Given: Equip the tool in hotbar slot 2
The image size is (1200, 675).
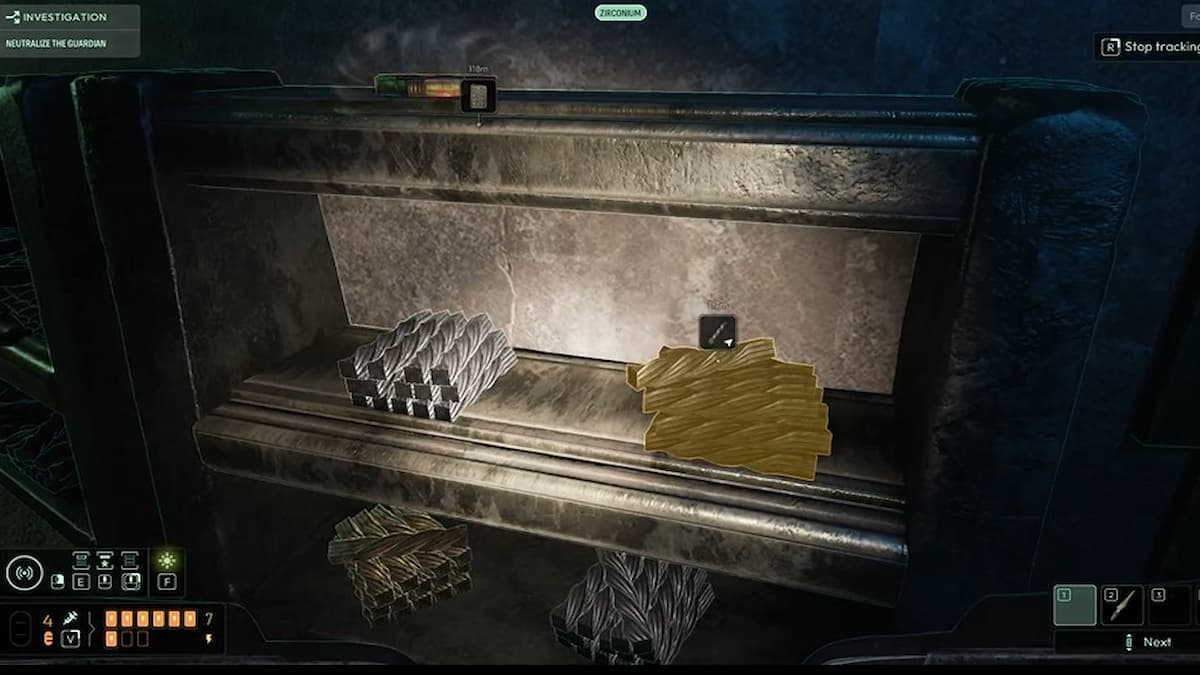Looking at the screenshot, I should pyautogui.click(x=1122, y=606).
